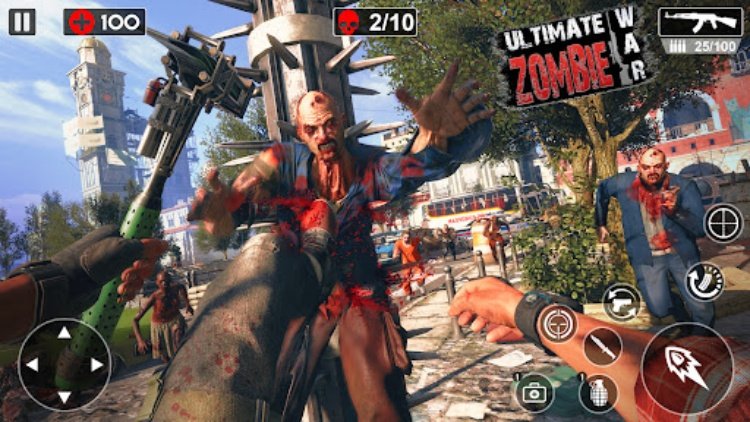Switch weapon with the pistol swap icon
The height and width of the screenshot is (422, 750).
622,301
